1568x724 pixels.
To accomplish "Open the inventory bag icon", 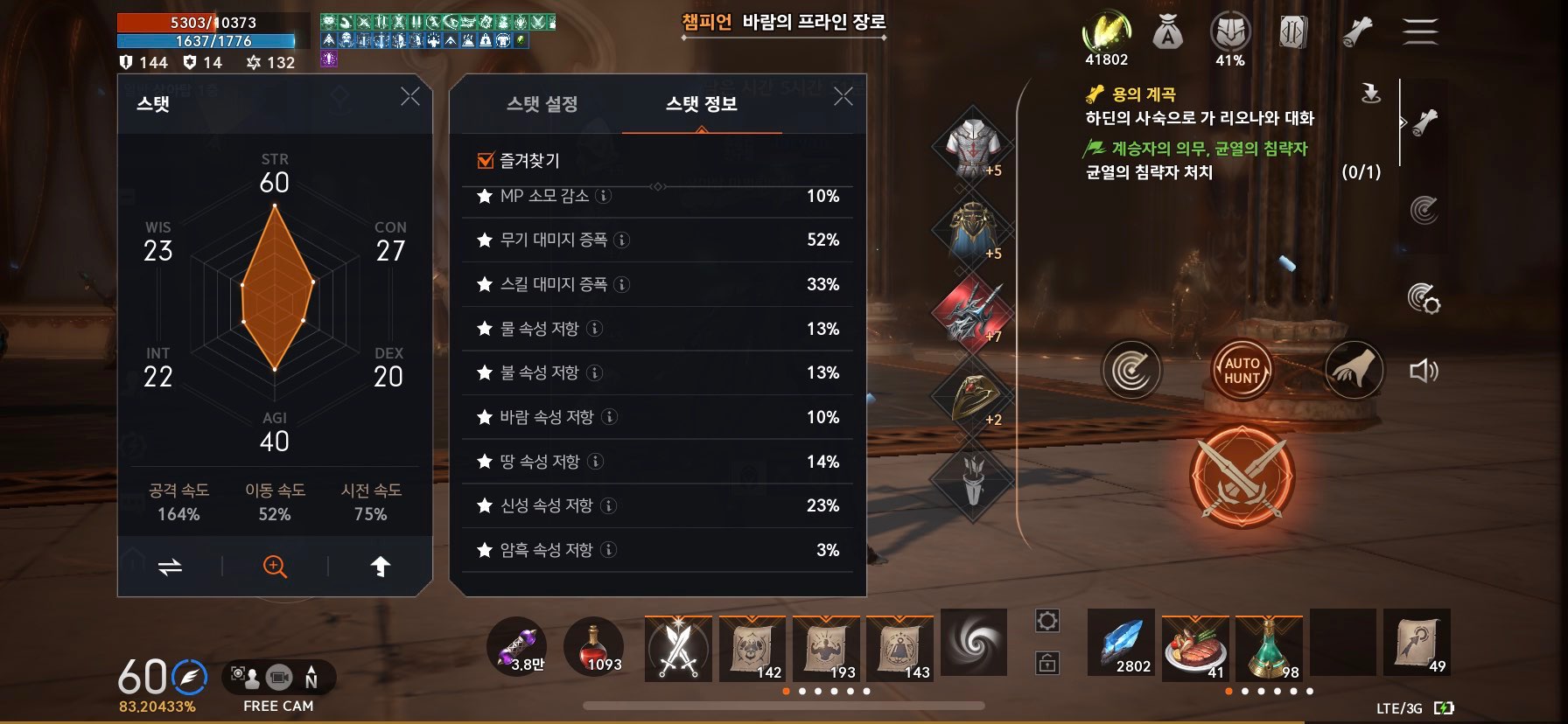I will (1166, 31).
